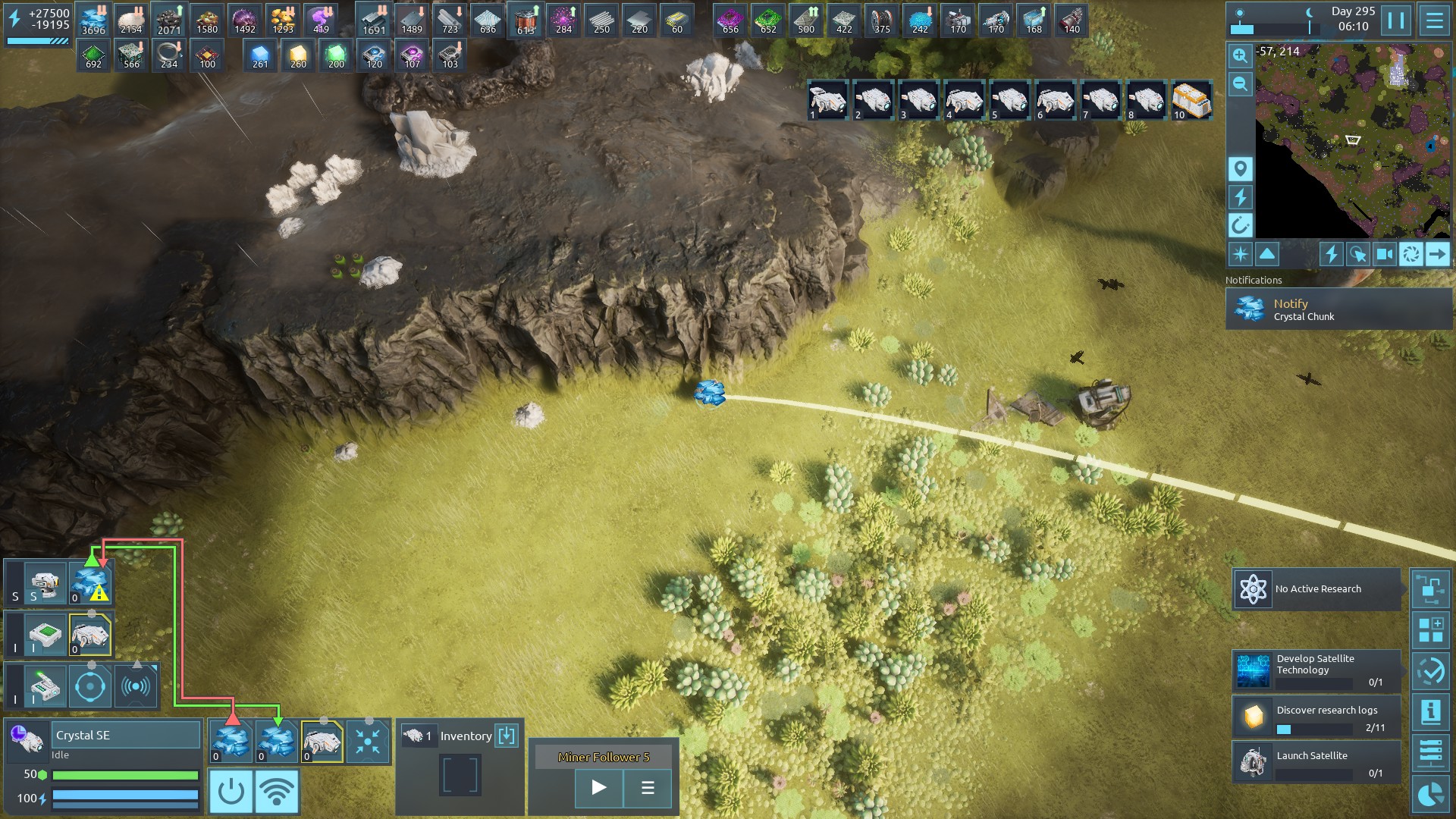1456x819 pixels.
Task: Select unit group slot 1
Action: coord(827,100)
